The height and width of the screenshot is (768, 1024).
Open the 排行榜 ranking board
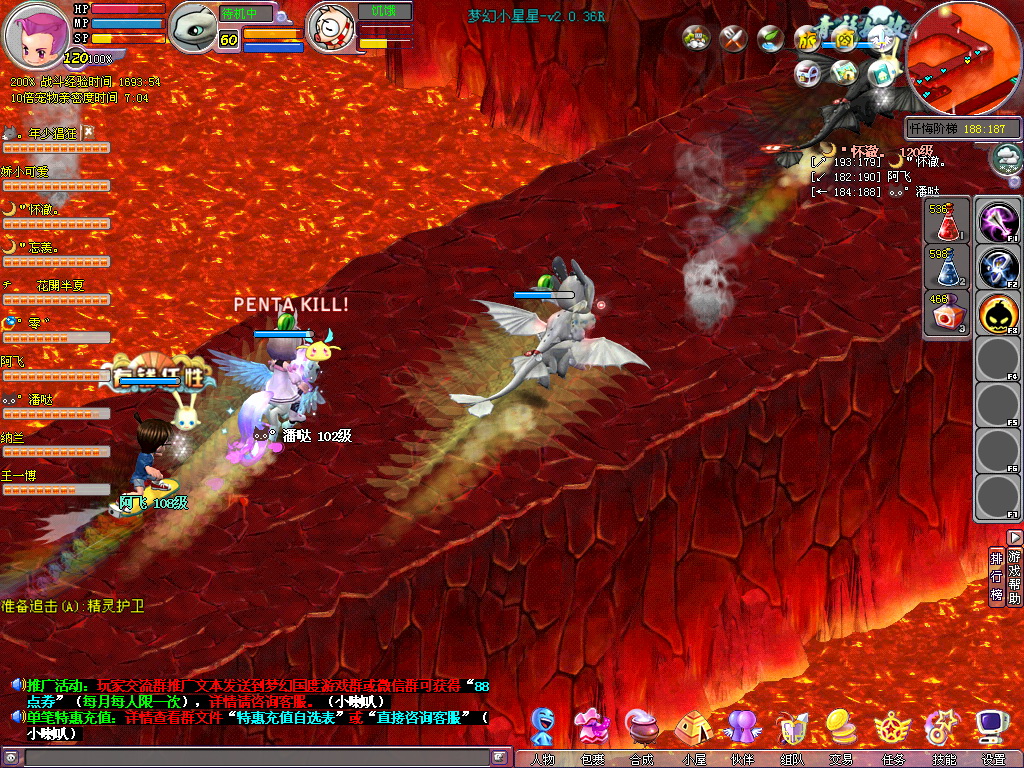coord(996,576)
